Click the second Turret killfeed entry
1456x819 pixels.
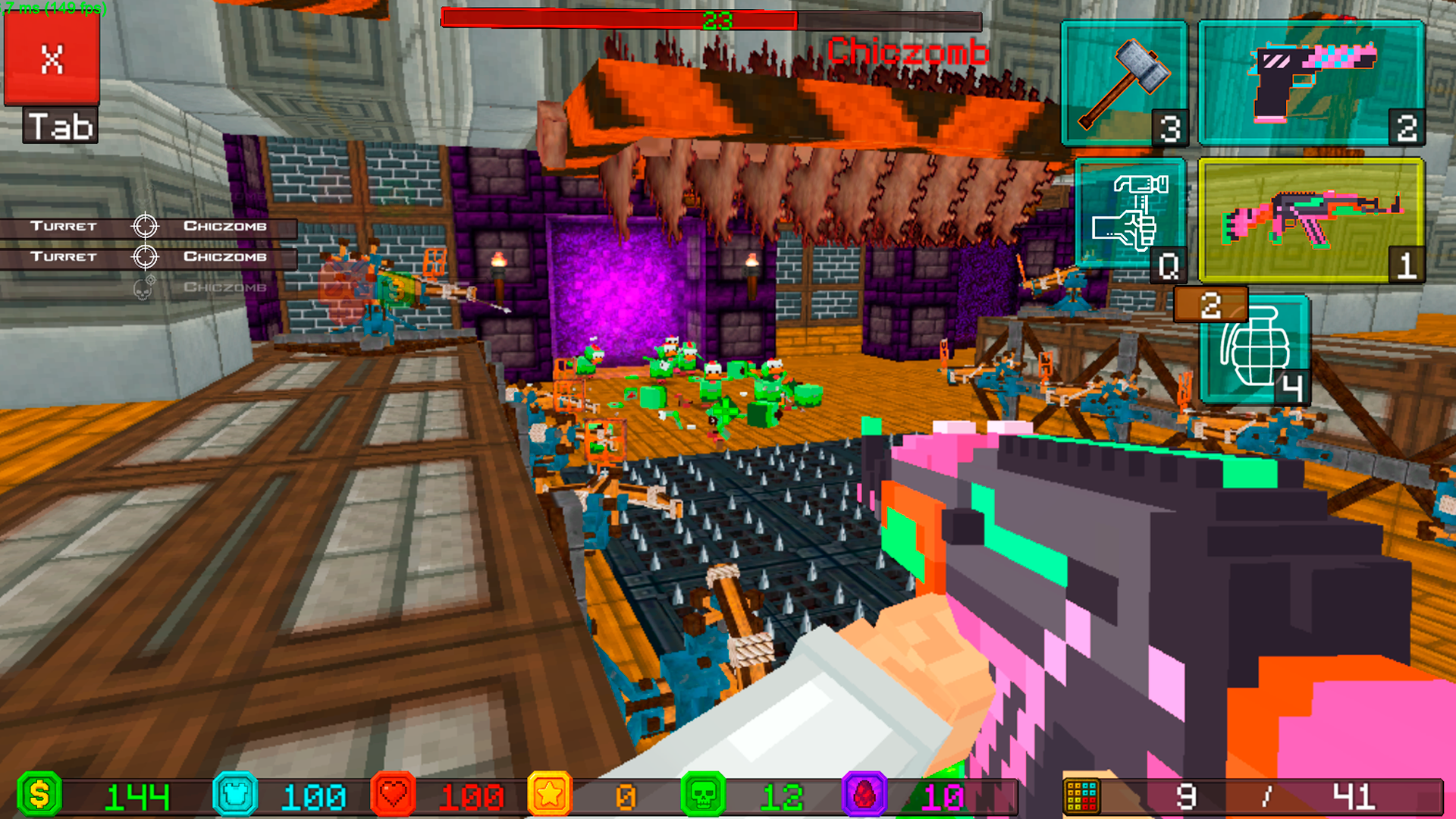pyautogui.click(x=64, y=256)
